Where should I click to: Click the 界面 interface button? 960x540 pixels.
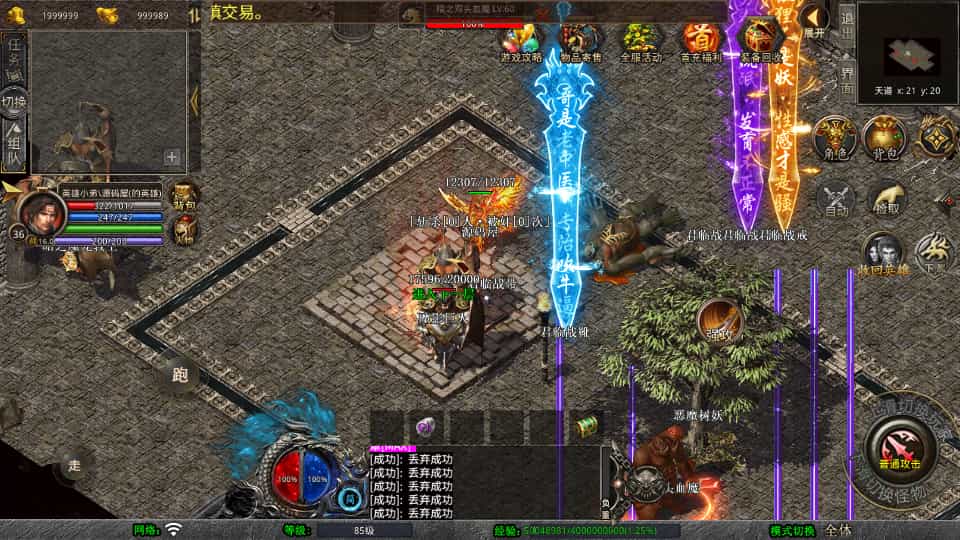point(846,76)
